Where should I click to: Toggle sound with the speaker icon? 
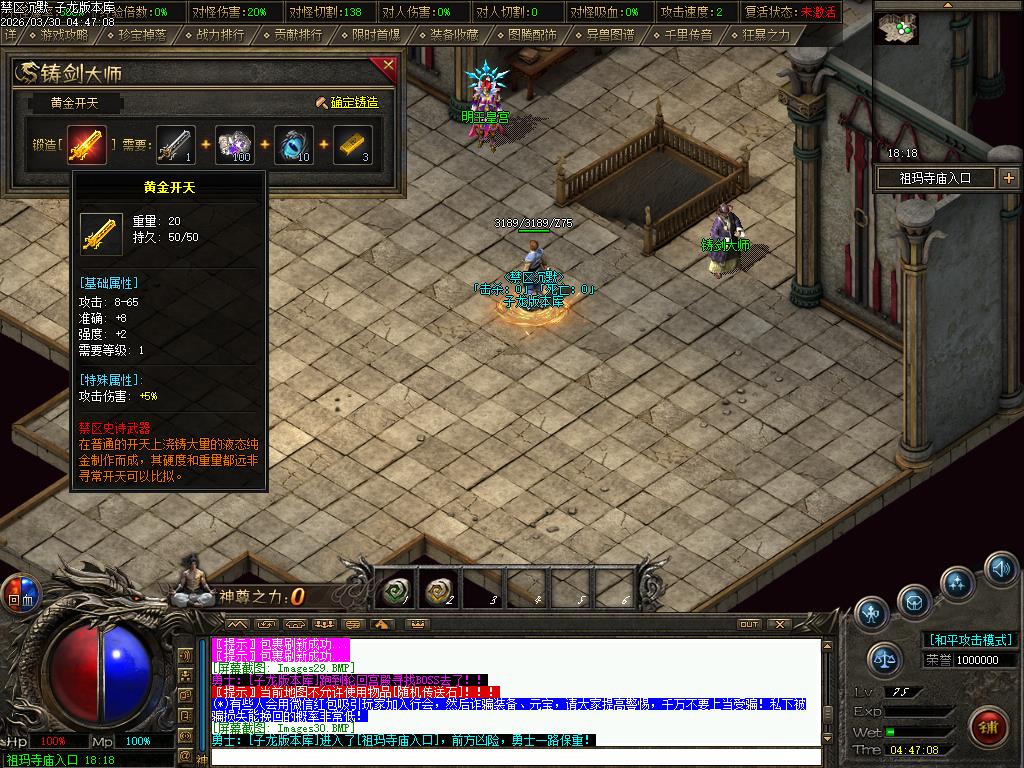[x=1001, y=569]
